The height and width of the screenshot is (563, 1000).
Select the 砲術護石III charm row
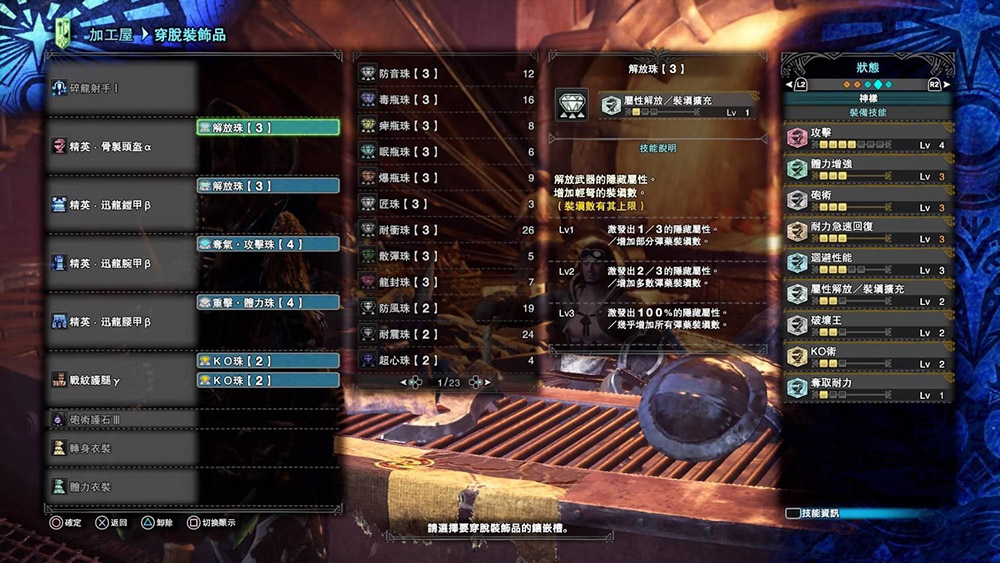120,420
